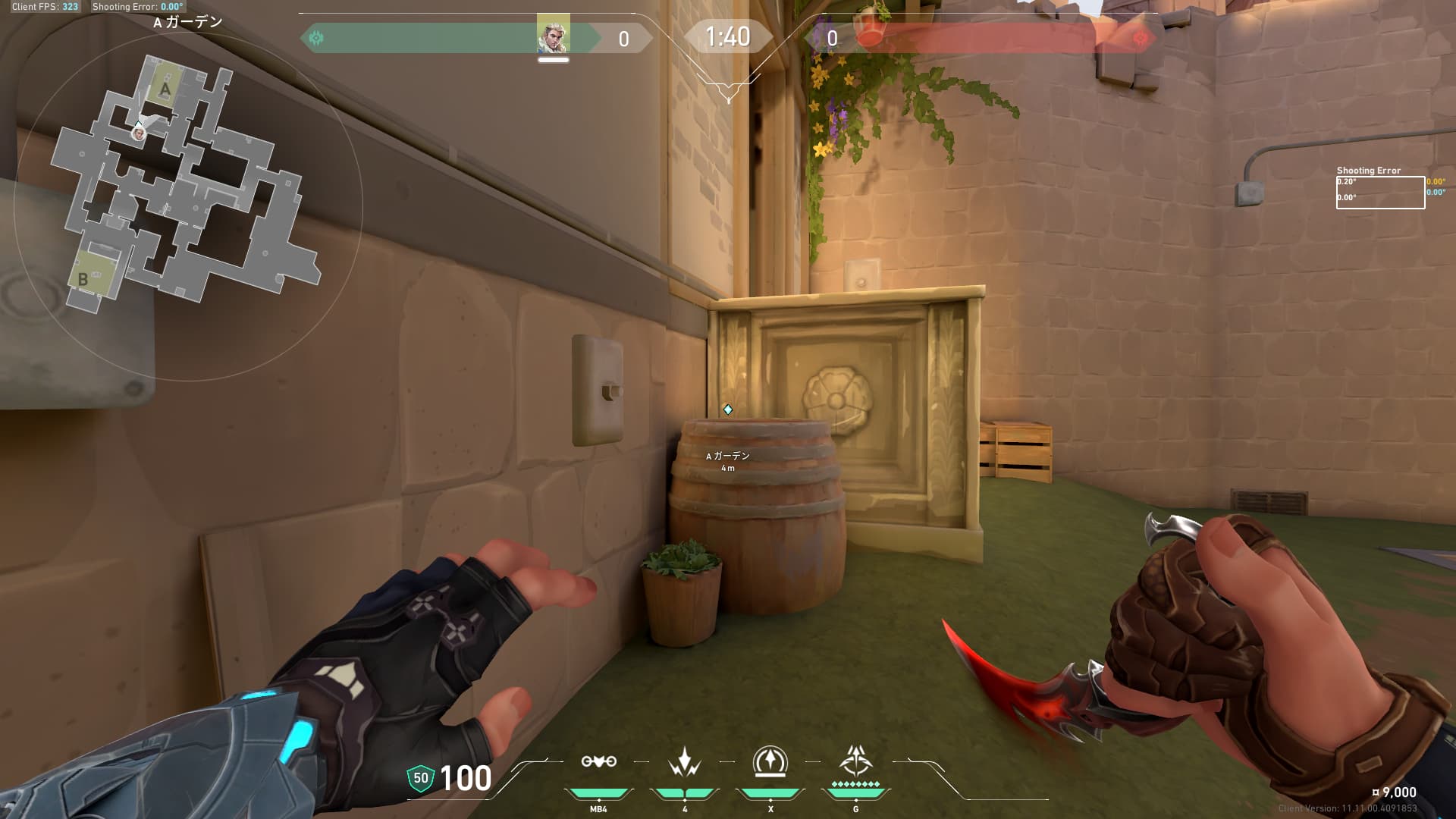Click the Shooting Error graph box
Viewport: 1456px width, 819px height.
tap(1380, 193)
